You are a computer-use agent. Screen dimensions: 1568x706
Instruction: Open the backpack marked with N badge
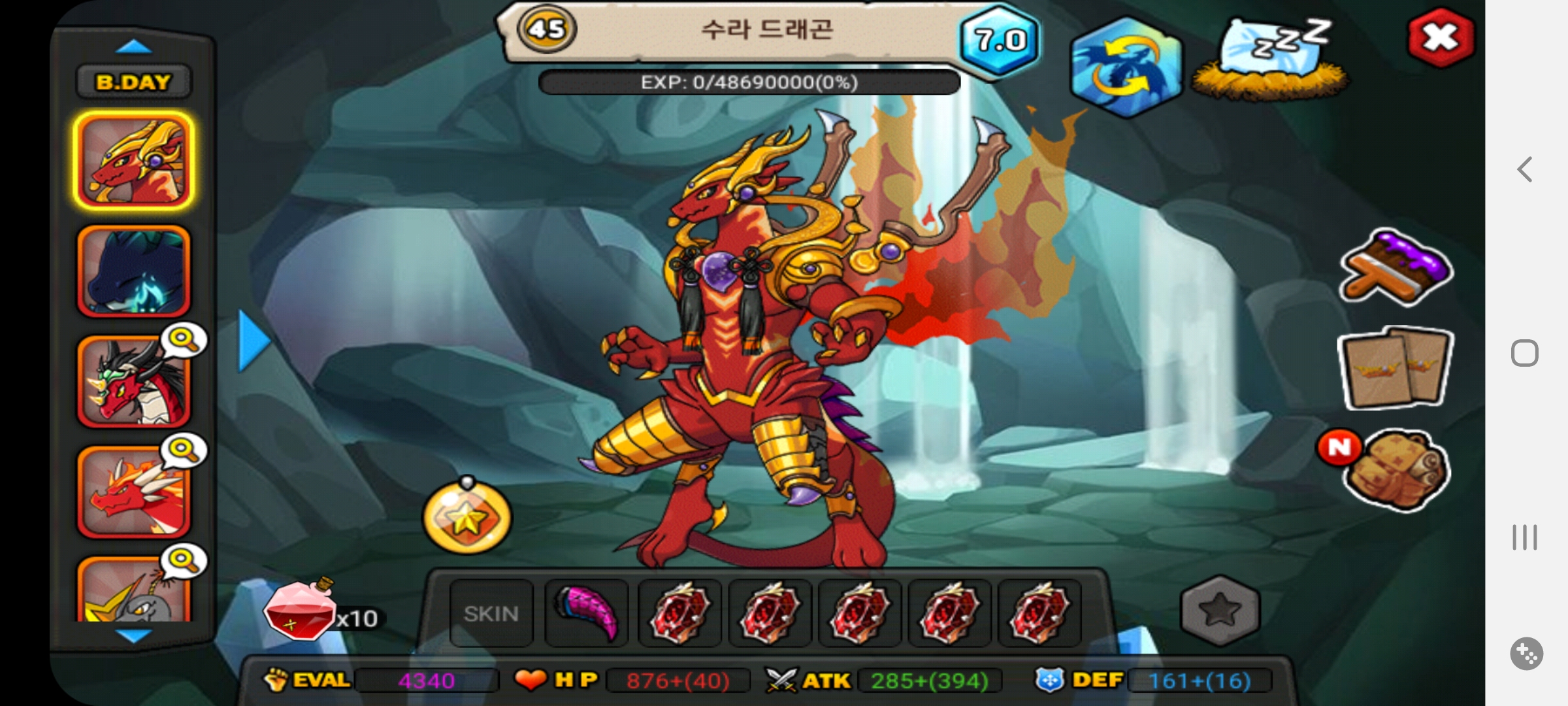tap(1395, 469)
